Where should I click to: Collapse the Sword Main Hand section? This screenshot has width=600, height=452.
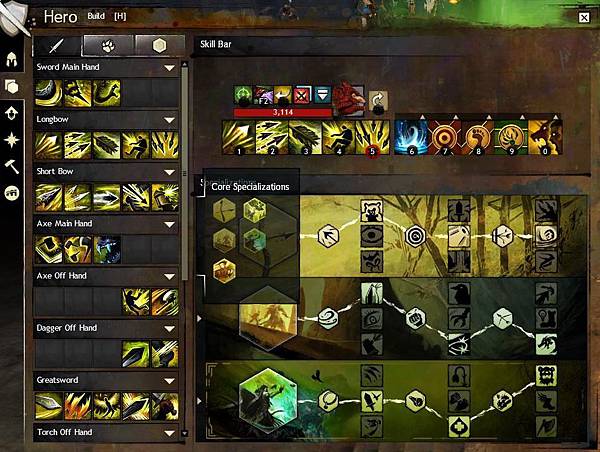(170, 67)
